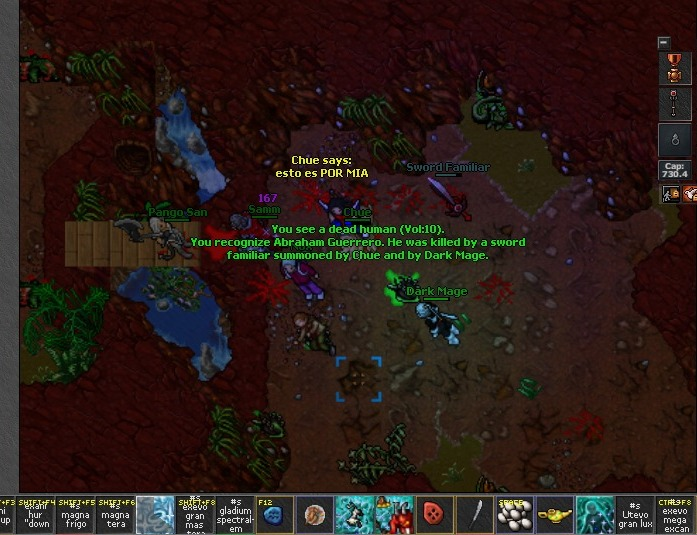The height and width of the screenshot is (535, 697).
Task: Cast the Utevo gran lux hotkey
Action: pos(635,514)
